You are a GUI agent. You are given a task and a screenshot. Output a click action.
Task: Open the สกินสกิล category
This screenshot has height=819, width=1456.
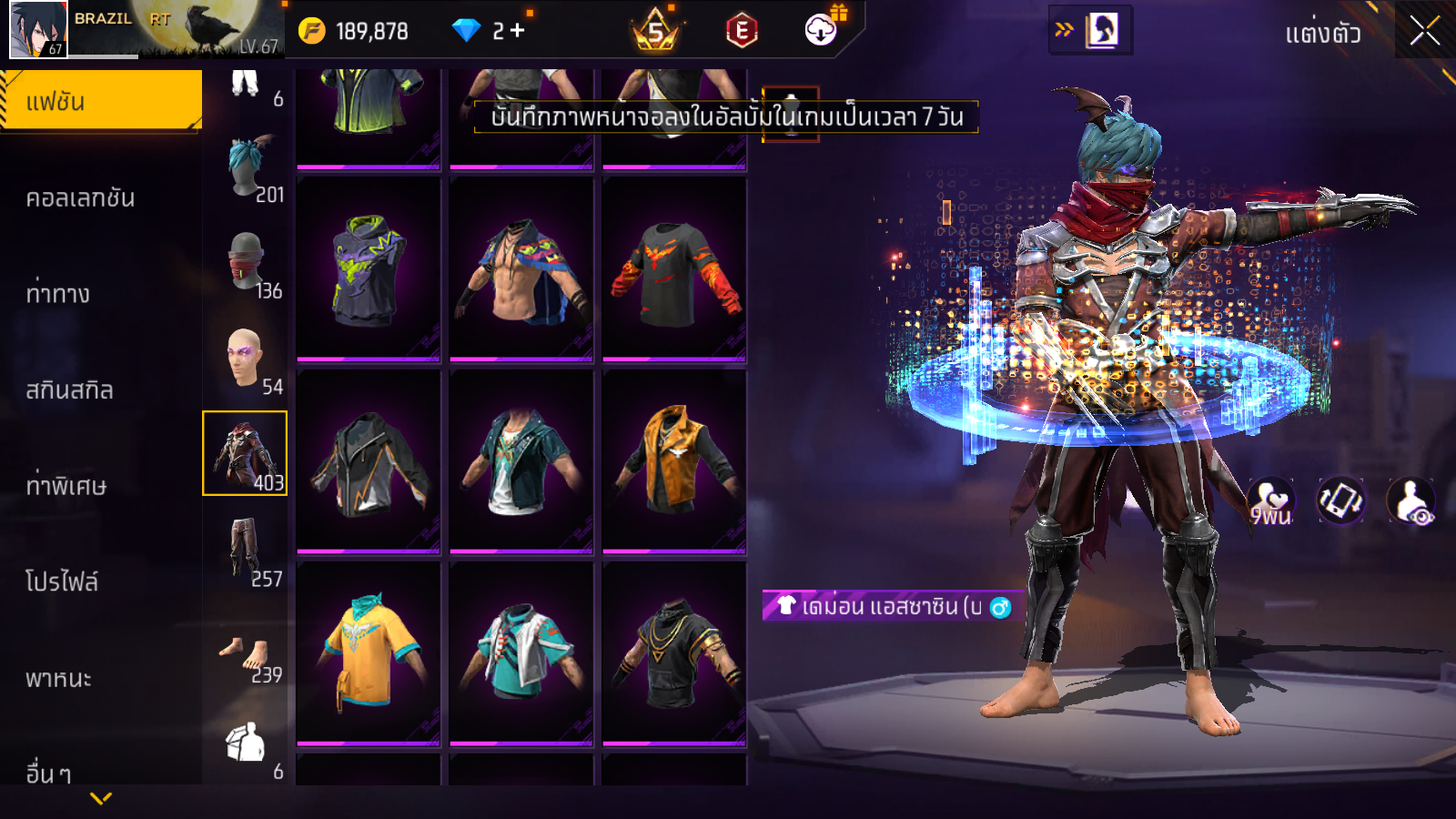click(x=69, y=389)
